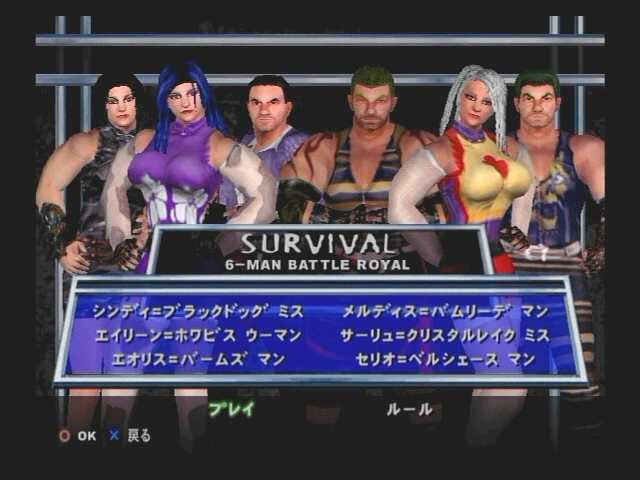640x480 pixels.
Task: Select the メルディス entrant row
Action: (x=445, y=311)
